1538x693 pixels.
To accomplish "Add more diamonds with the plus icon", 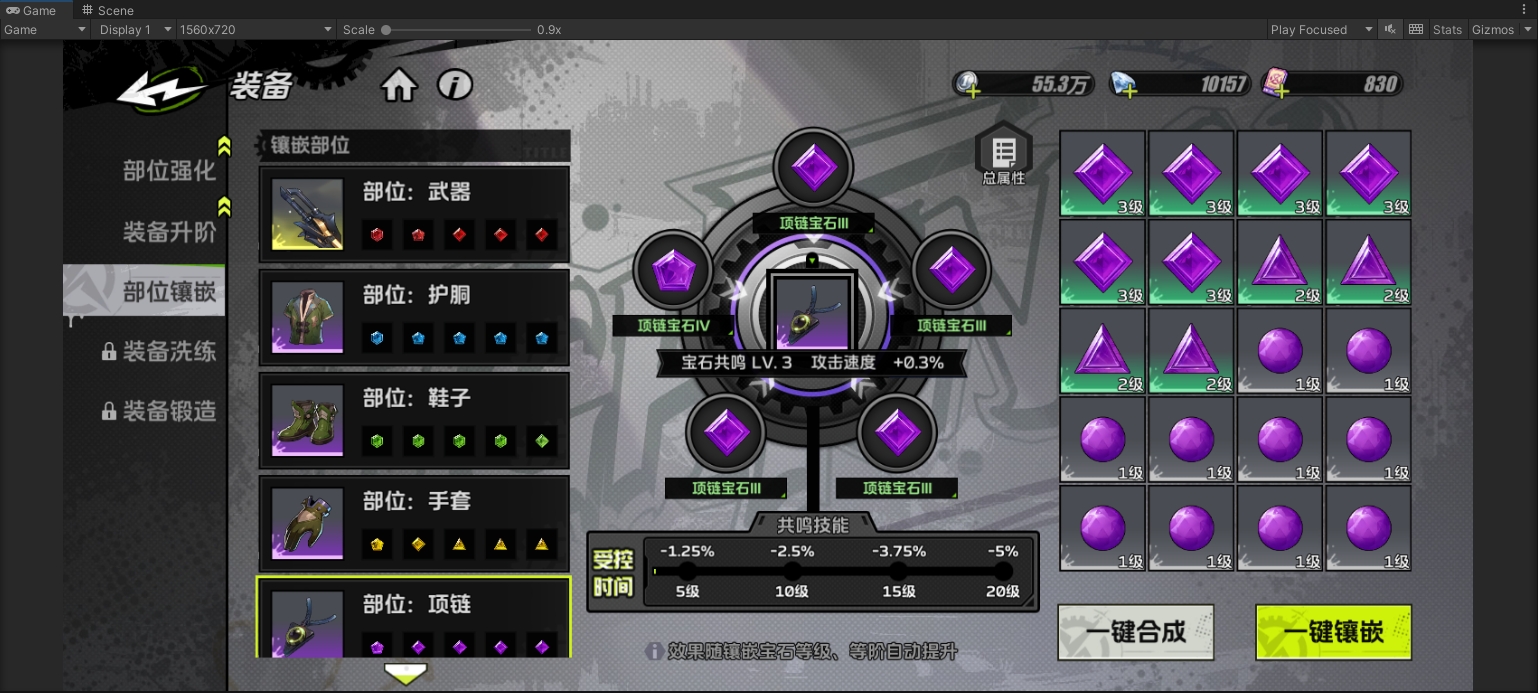I will [1128, 90].
